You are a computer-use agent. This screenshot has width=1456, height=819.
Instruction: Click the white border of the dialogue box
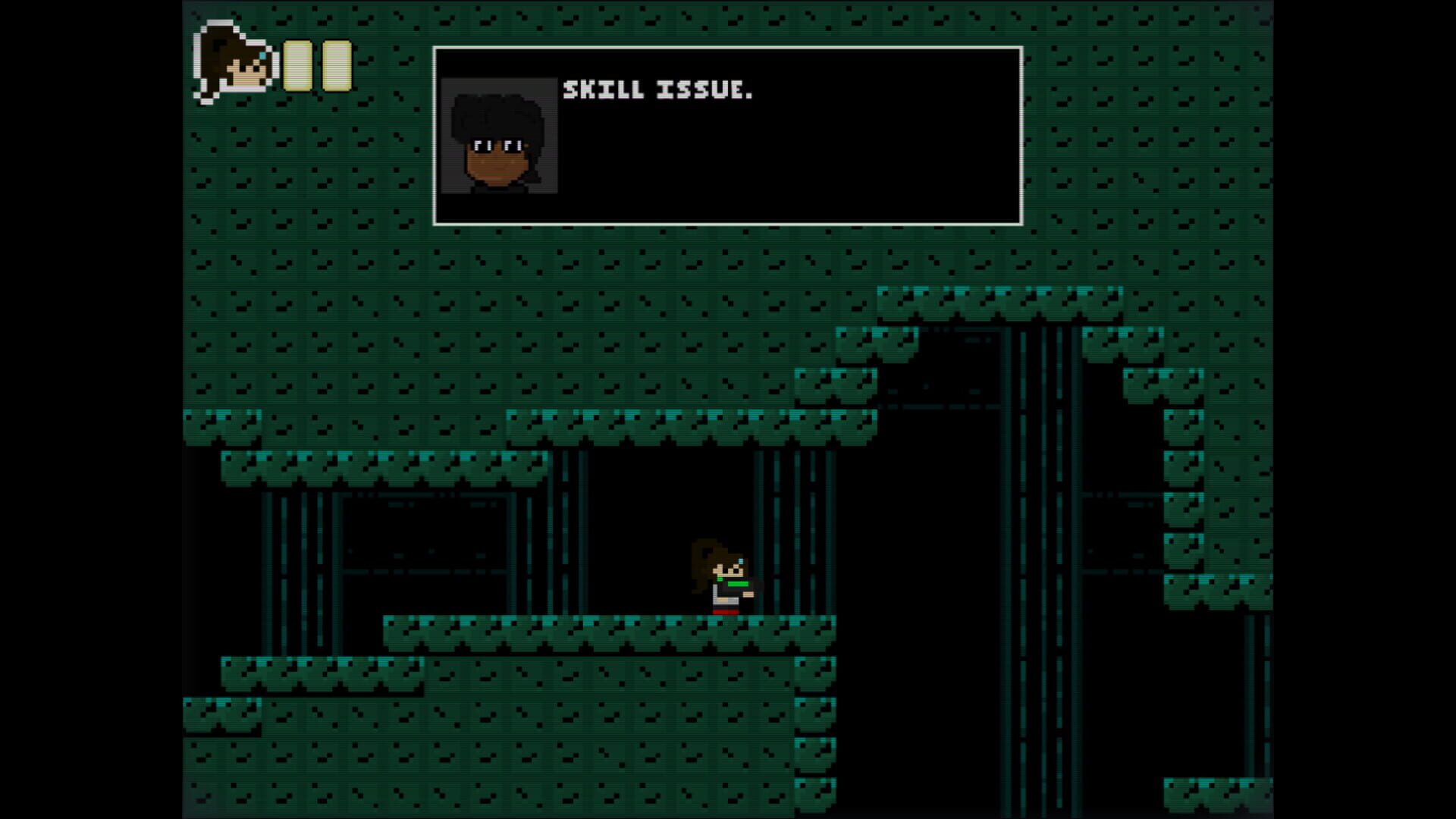(x=726, y=48)
